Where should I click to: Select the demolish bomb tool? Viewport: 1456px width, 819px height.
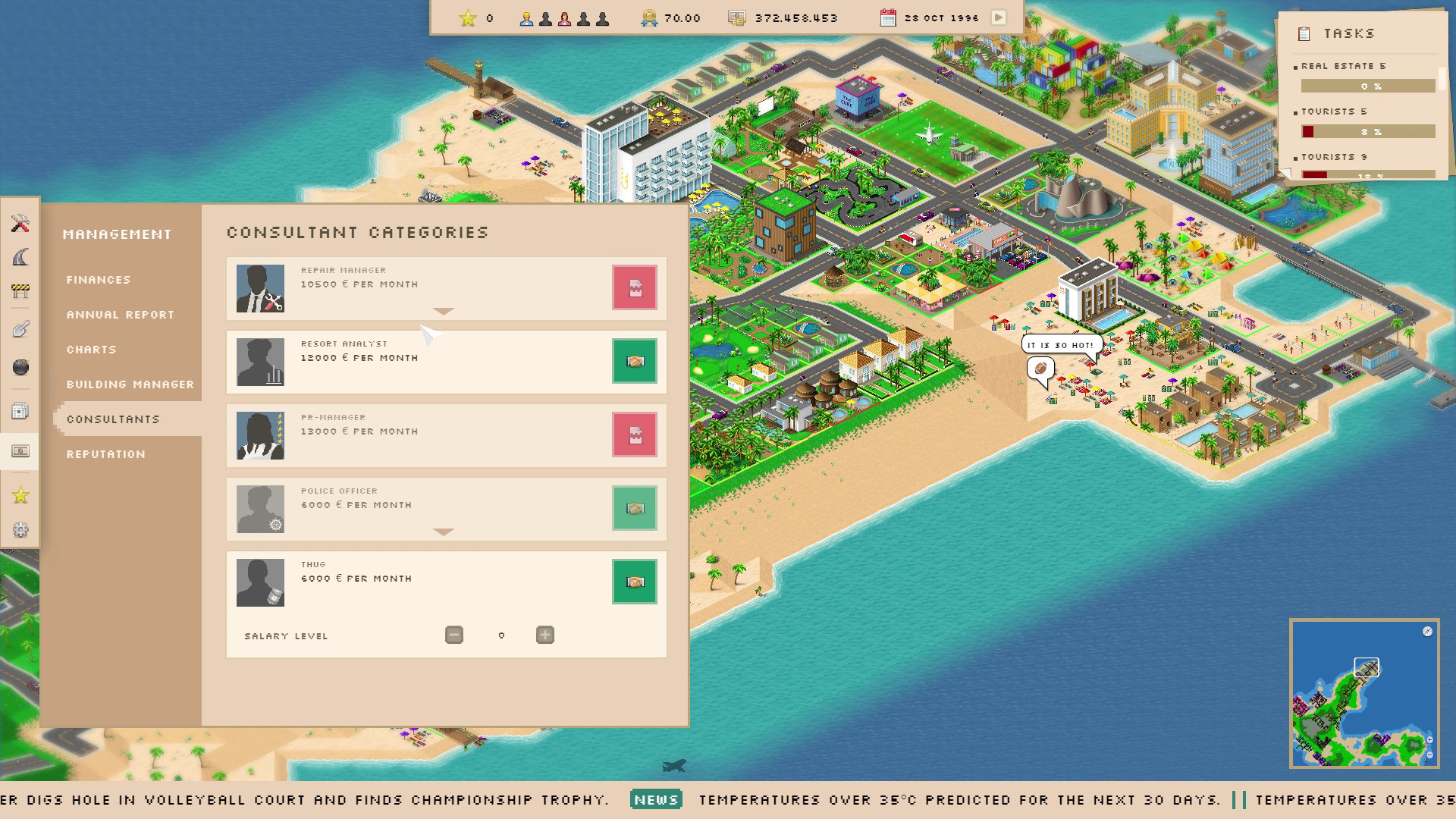tap(20, 368)
